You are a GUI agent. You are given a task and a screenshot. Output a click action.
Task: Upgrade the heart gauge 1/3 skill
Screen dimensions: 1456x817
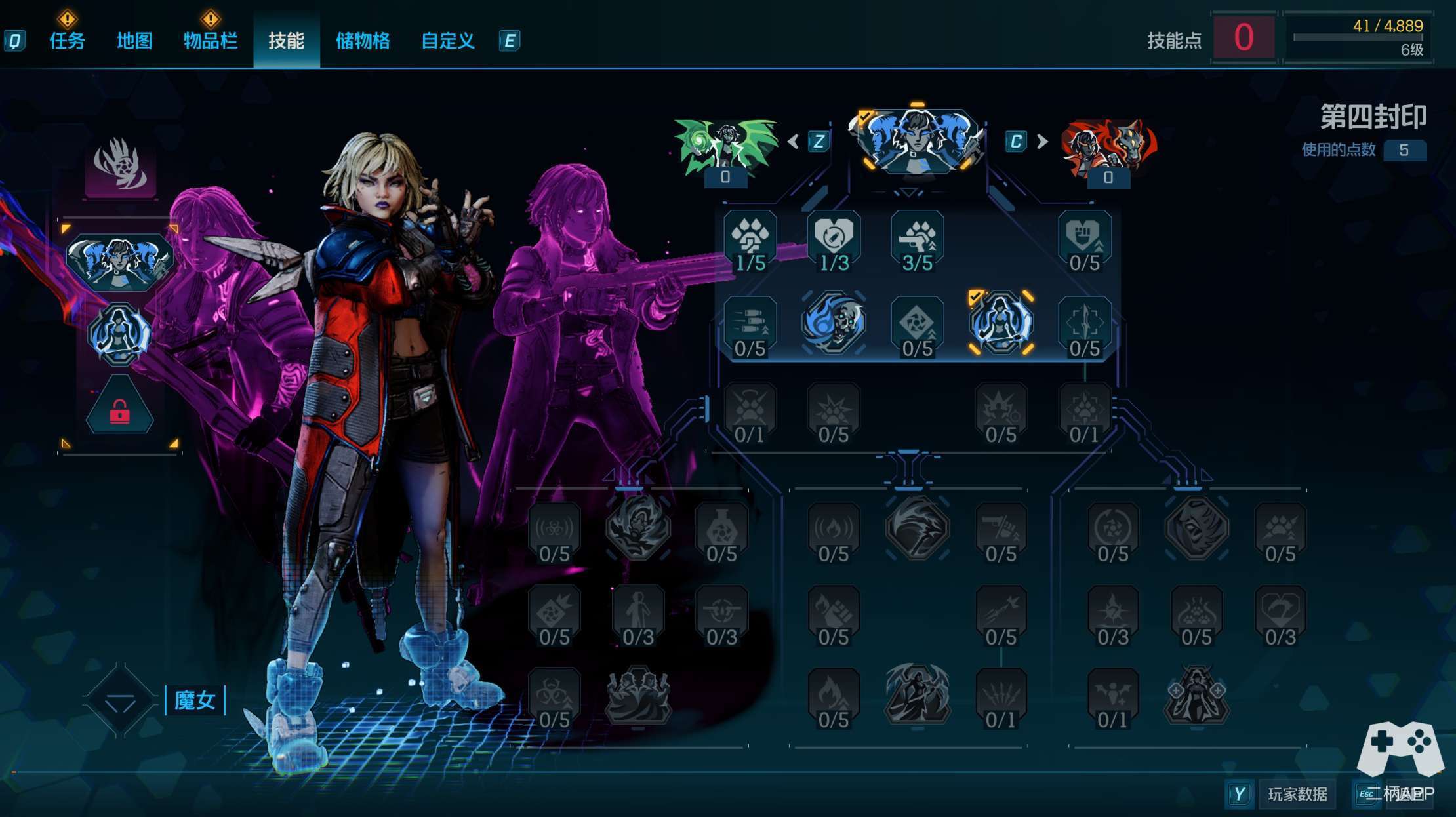(x=834, y=241)
